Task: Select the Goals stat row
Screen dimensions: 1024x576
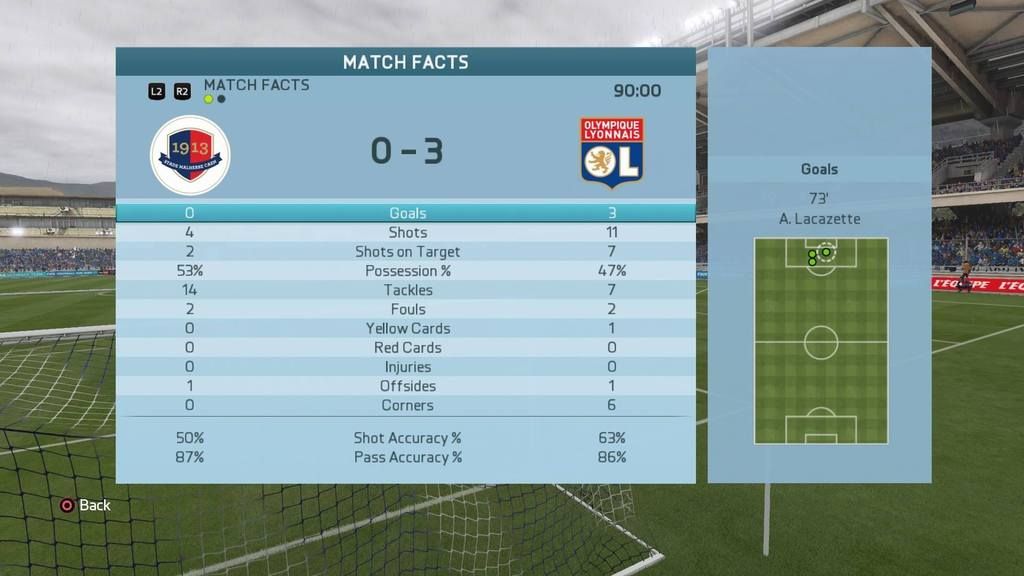Action: pos(407,213)
